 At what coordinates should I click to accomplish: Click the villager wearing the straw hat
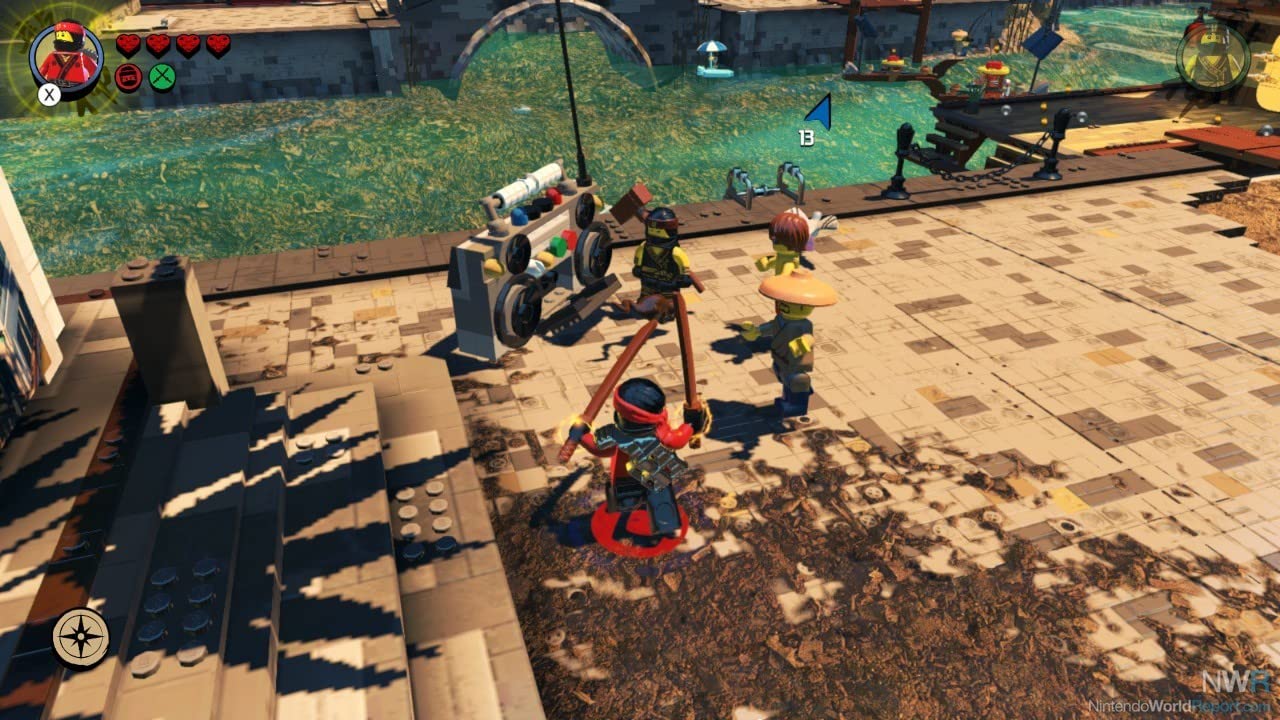click(x=795, y=310)
